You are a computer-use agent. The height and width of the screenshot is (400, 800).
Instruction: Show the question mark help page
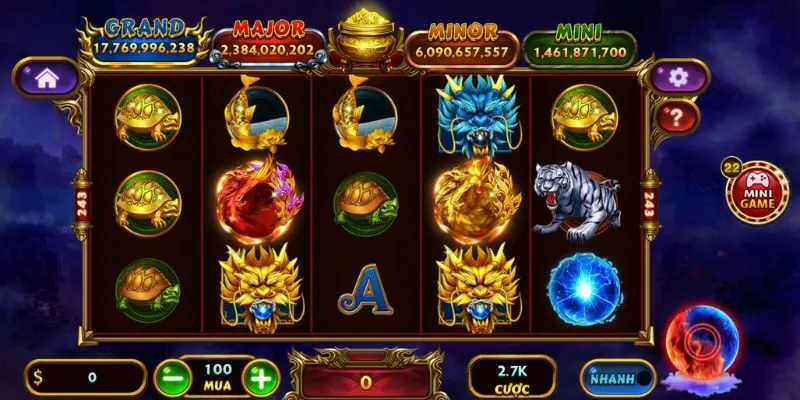click(x=678, y=117)
